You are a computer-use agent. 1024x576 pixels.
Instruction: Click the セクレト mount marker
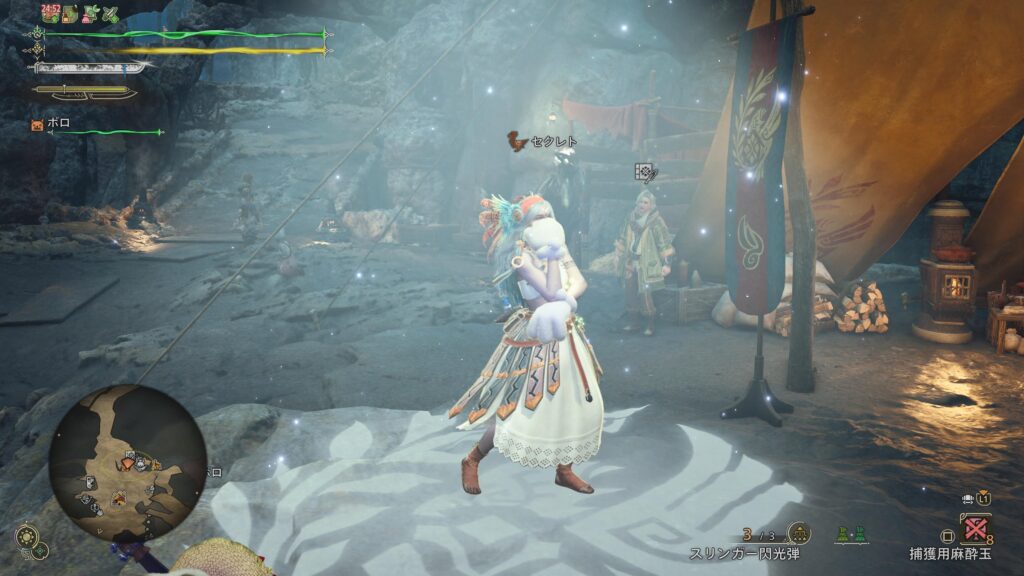pyautogui.click(x=516, y=141)
